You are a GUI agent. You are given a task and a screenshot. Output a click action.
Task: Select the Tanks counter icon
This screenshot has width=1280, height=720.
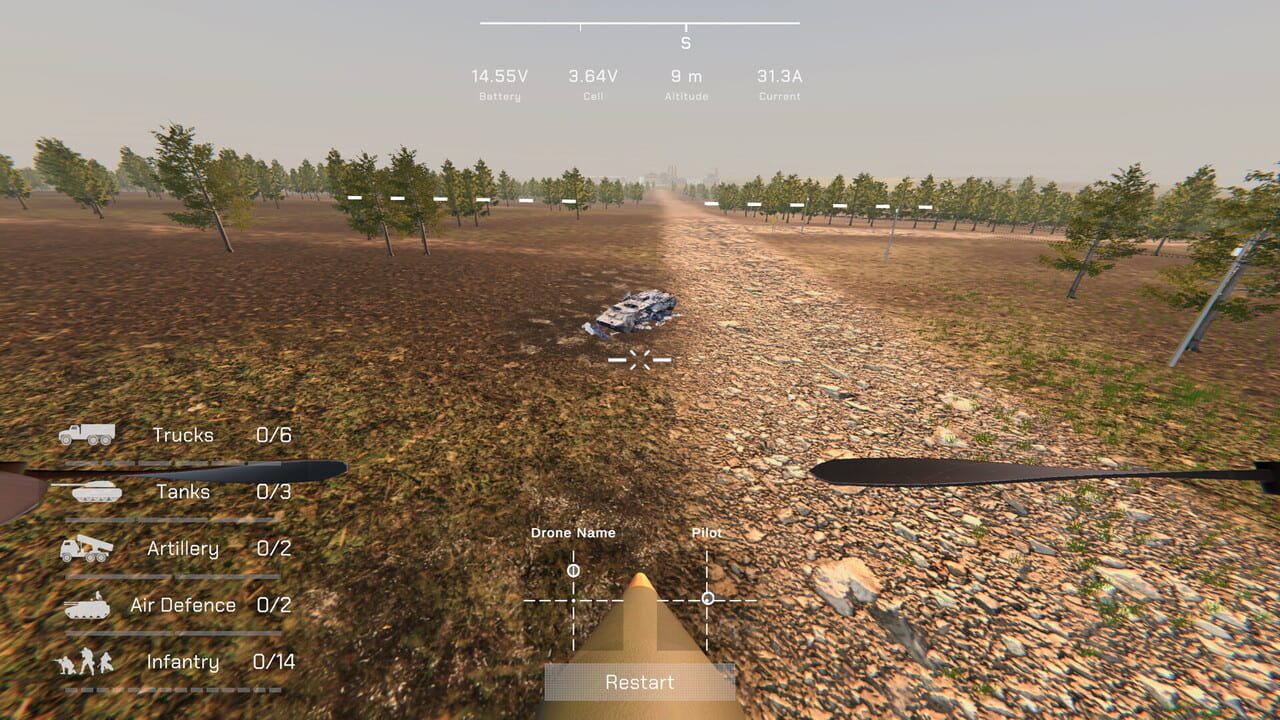pyautogui.click(x=95, y=490)
